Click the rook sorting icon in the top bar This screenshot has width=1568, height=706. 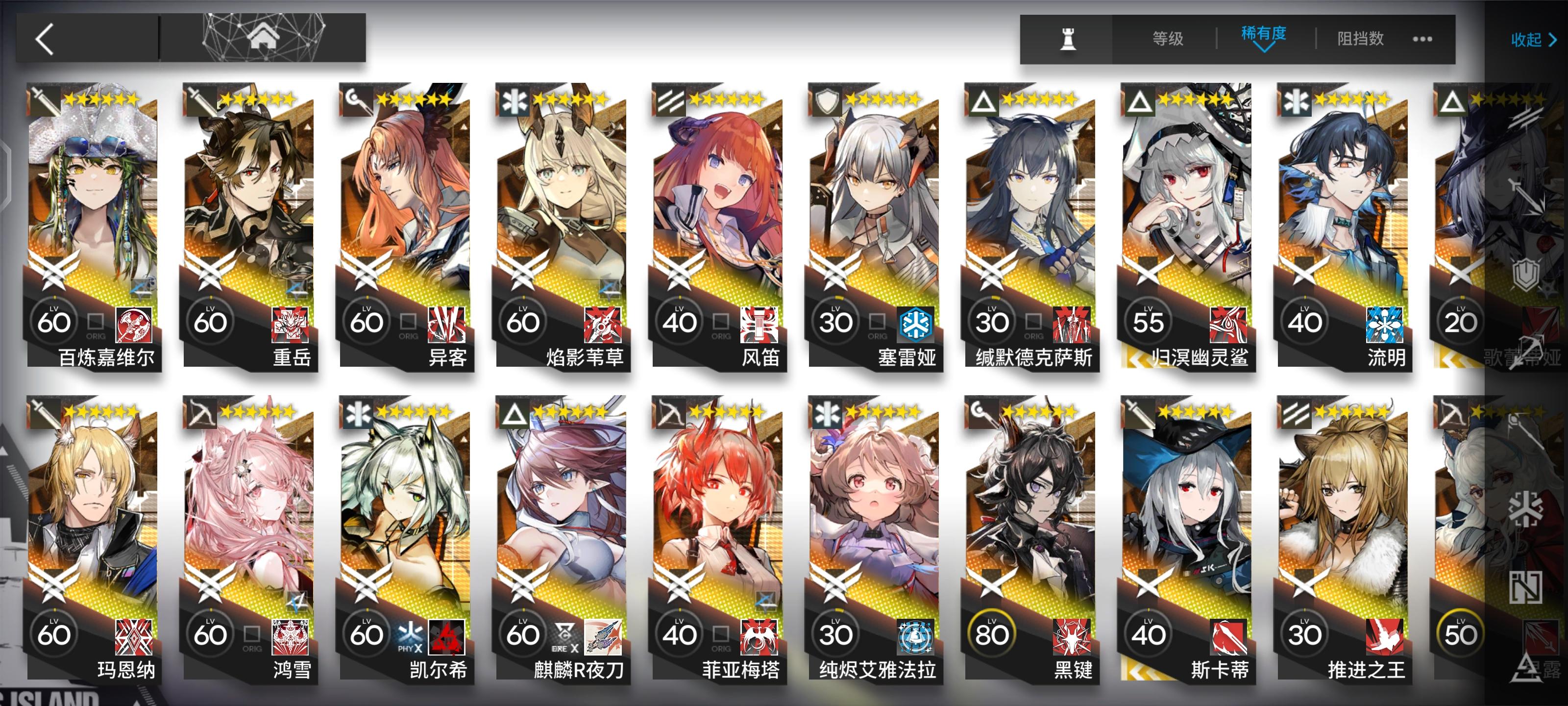1070,39
